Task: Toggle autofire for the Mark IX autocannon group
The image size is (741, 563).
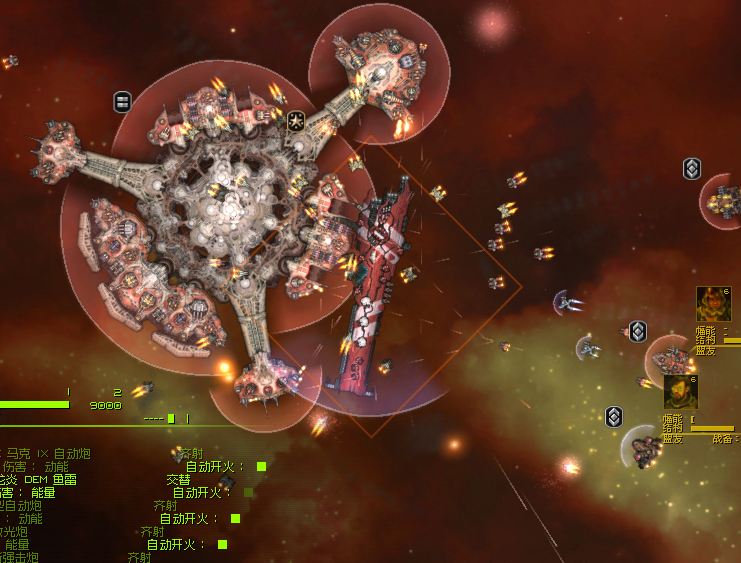Action: 261,466
